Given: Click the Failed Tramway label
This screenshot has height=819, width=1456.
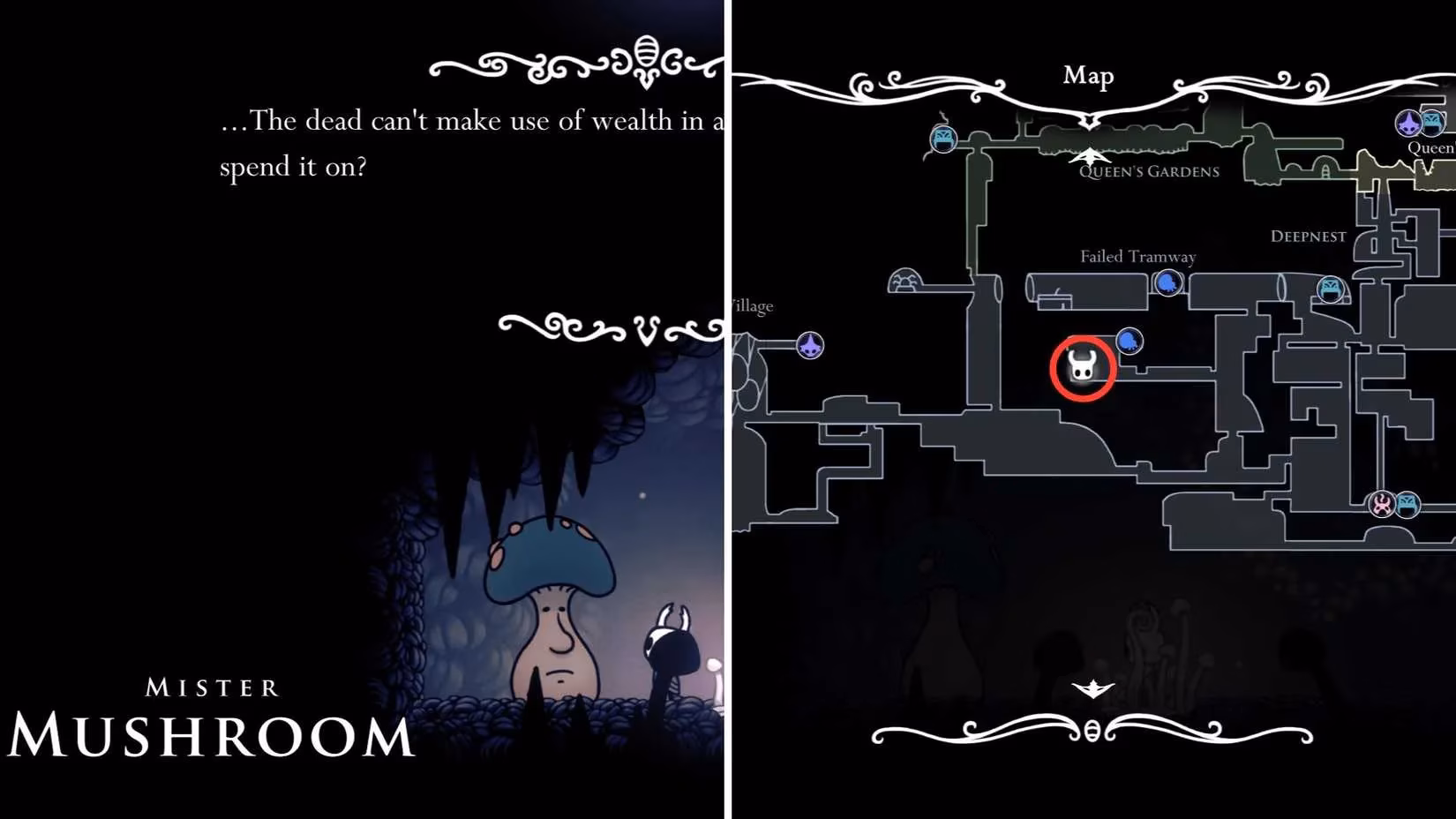Looking at the screenshot, I should (x=1137, y=256).
